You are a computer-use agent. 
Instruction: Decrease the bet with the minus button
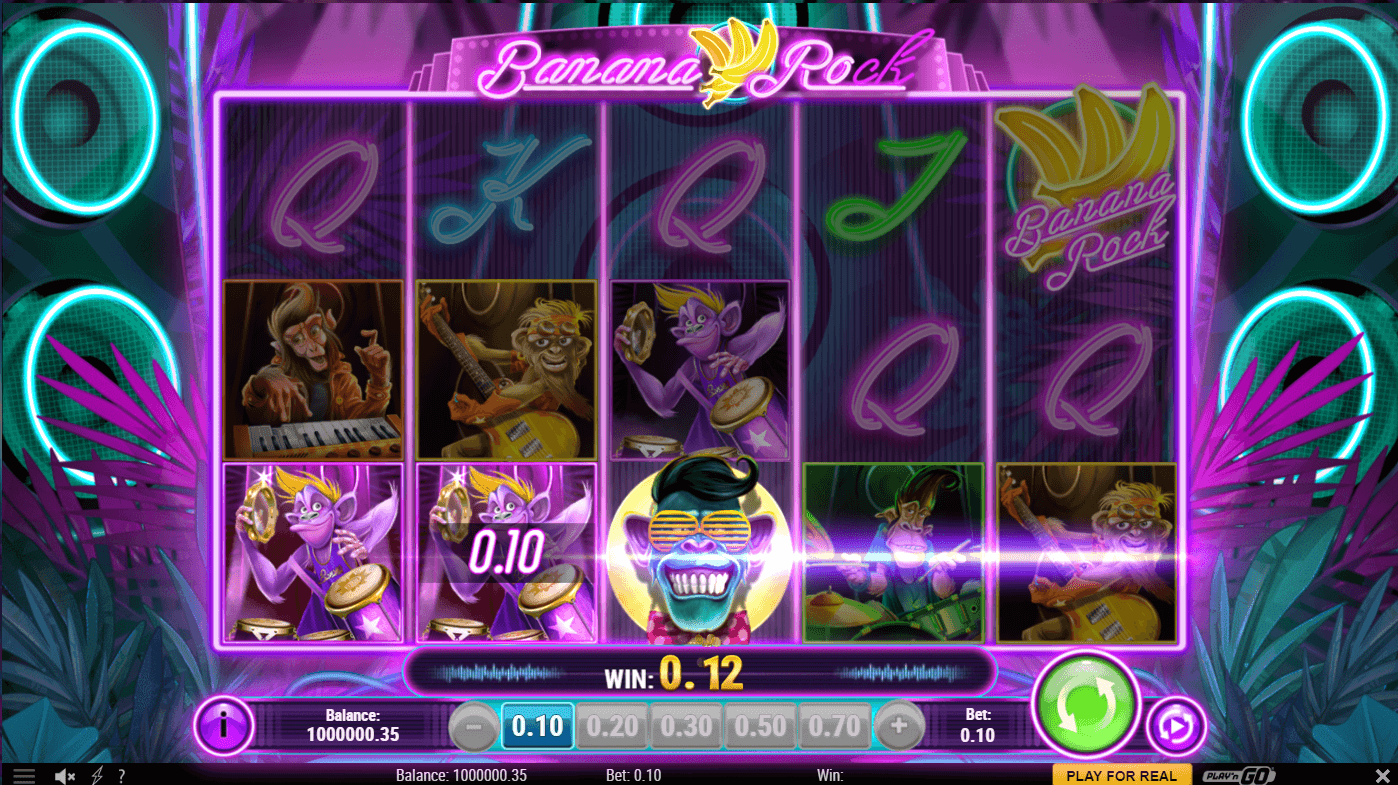(473, 727)
